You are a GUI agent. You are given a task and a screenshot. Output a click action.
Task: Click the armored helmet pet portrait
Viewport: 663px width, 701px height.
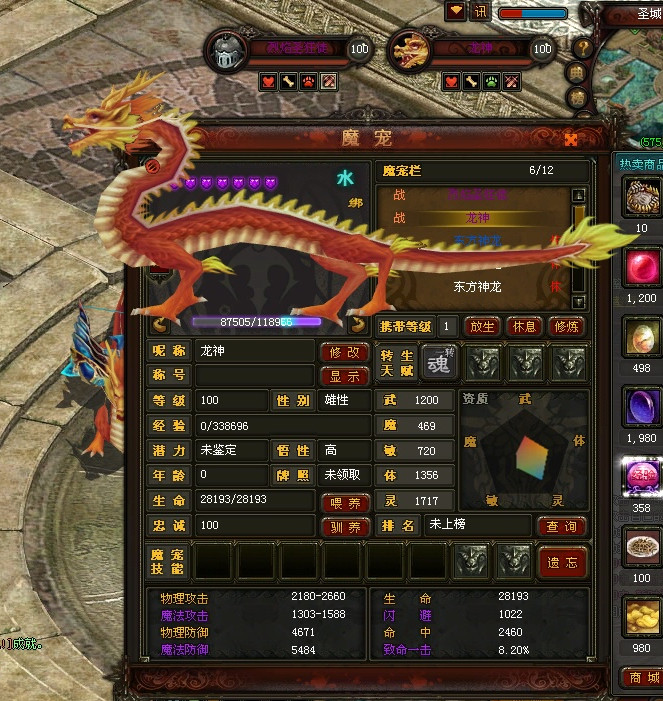click(226, 50)
